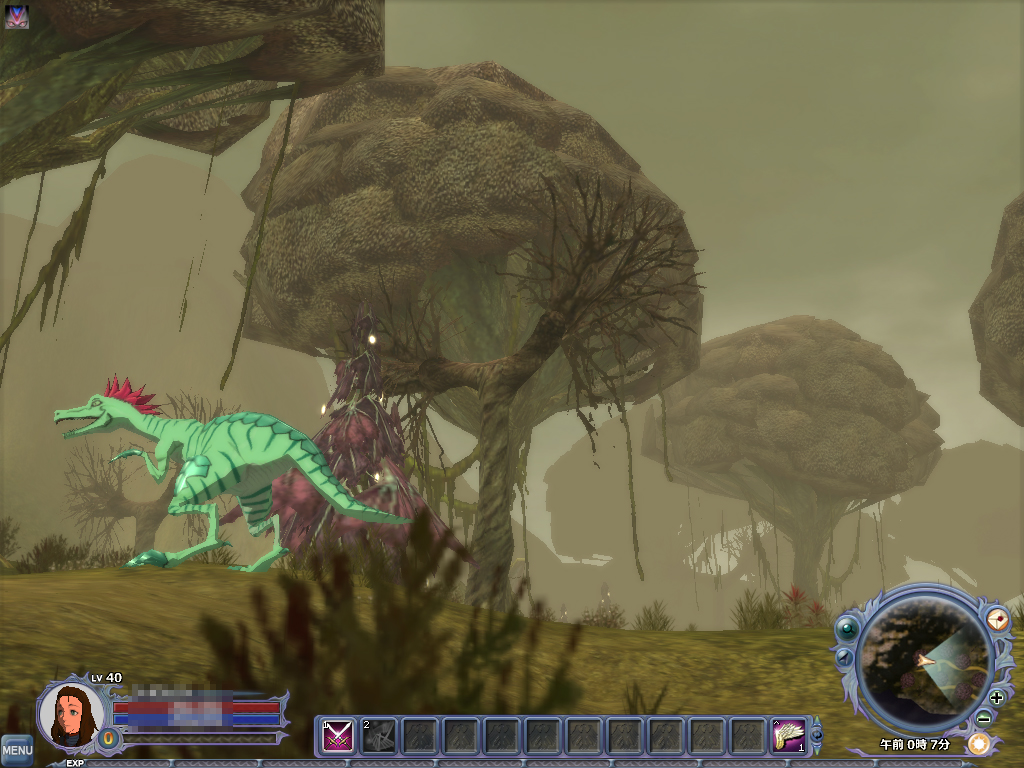
Task: Select the masked face buff icon
Action: [16, 16]
